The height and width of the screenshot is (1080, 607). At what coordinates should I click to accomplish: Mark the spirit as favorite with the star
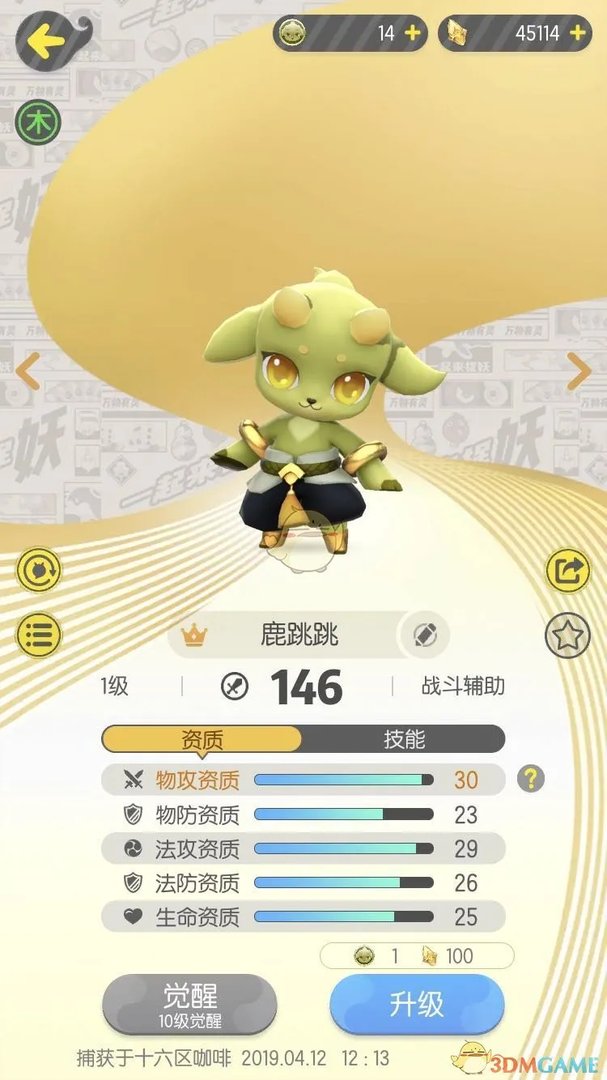pos(568,636)
